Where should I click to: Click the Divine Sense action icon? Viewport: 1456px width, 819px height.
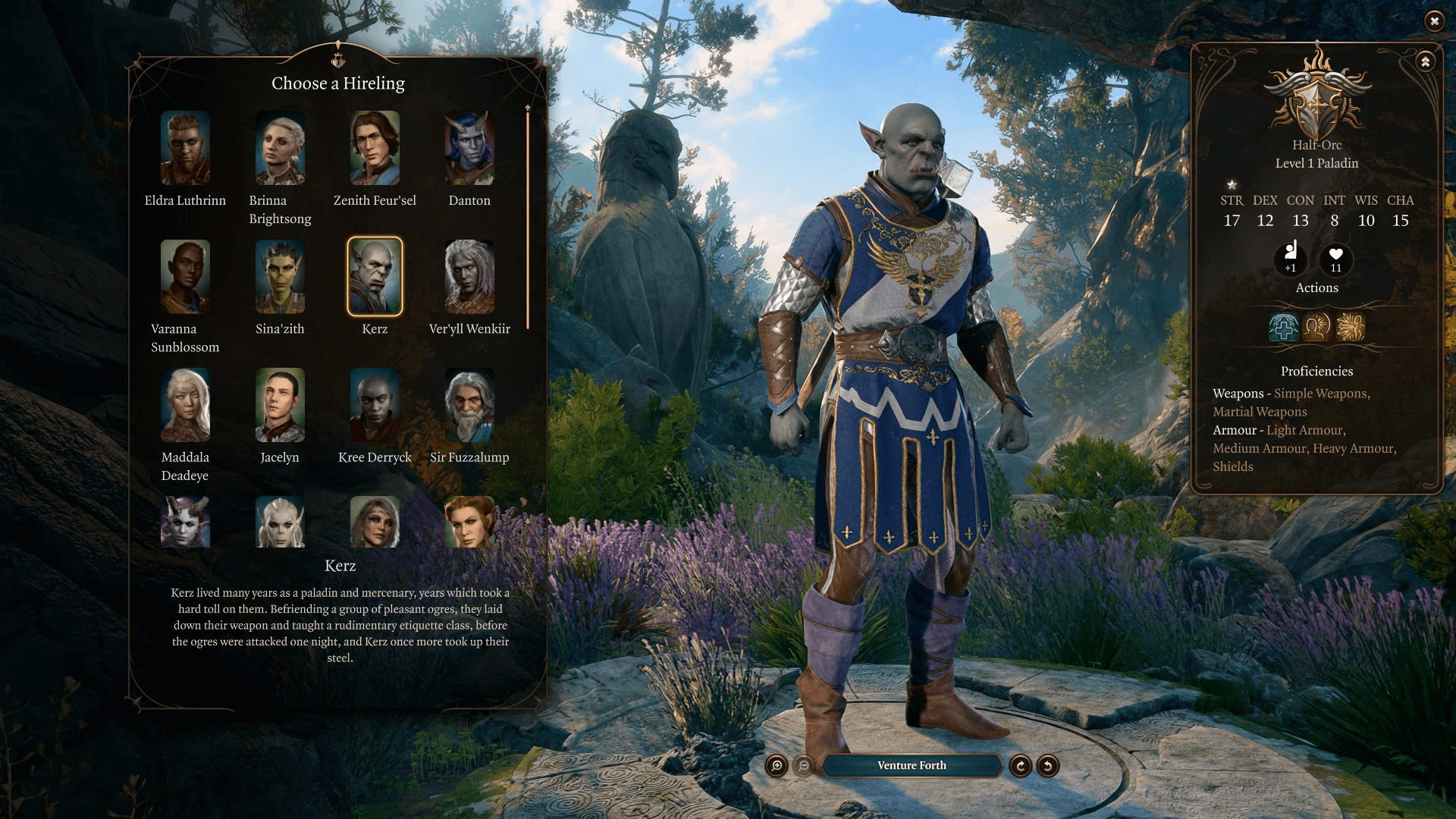click(x=1318, y=326)
